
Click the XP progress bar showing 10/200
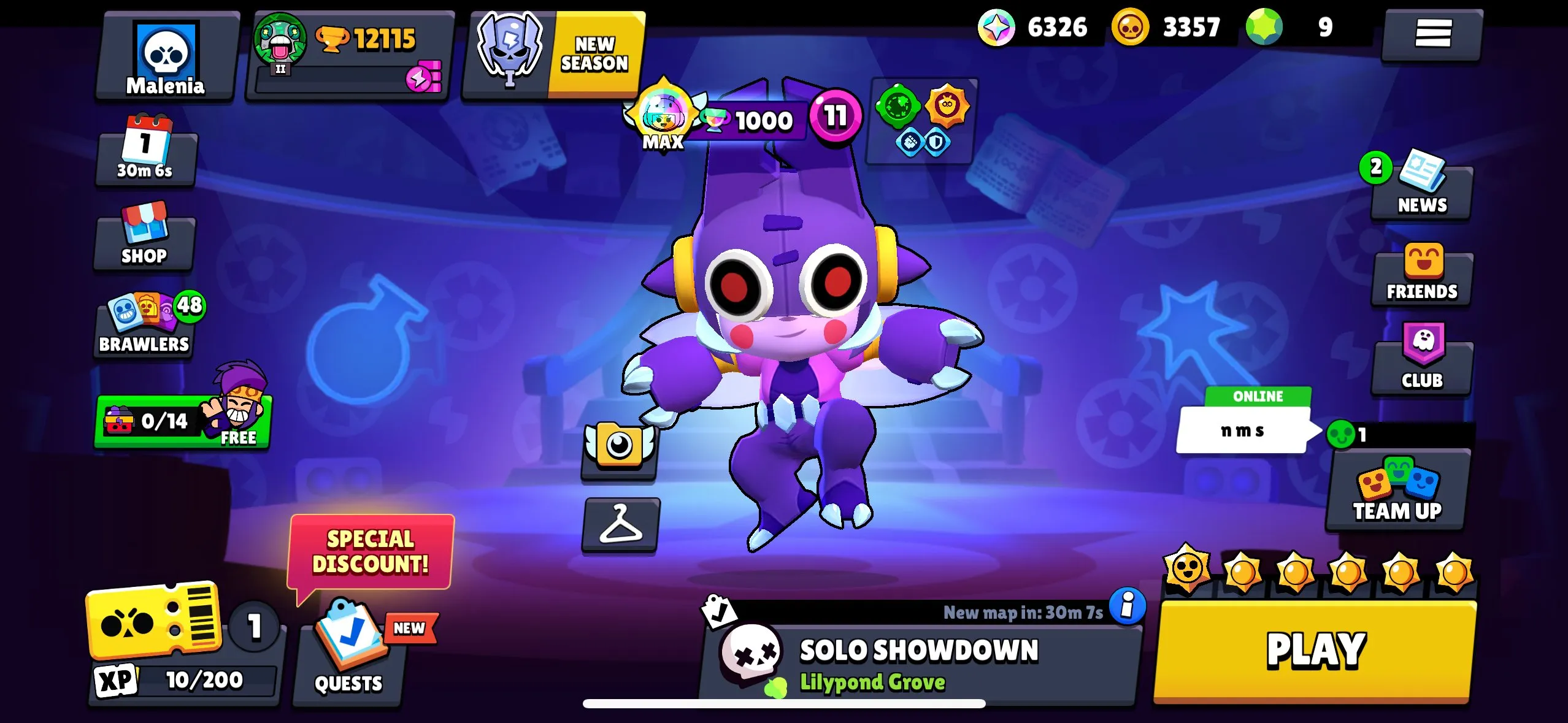[202, 678]
